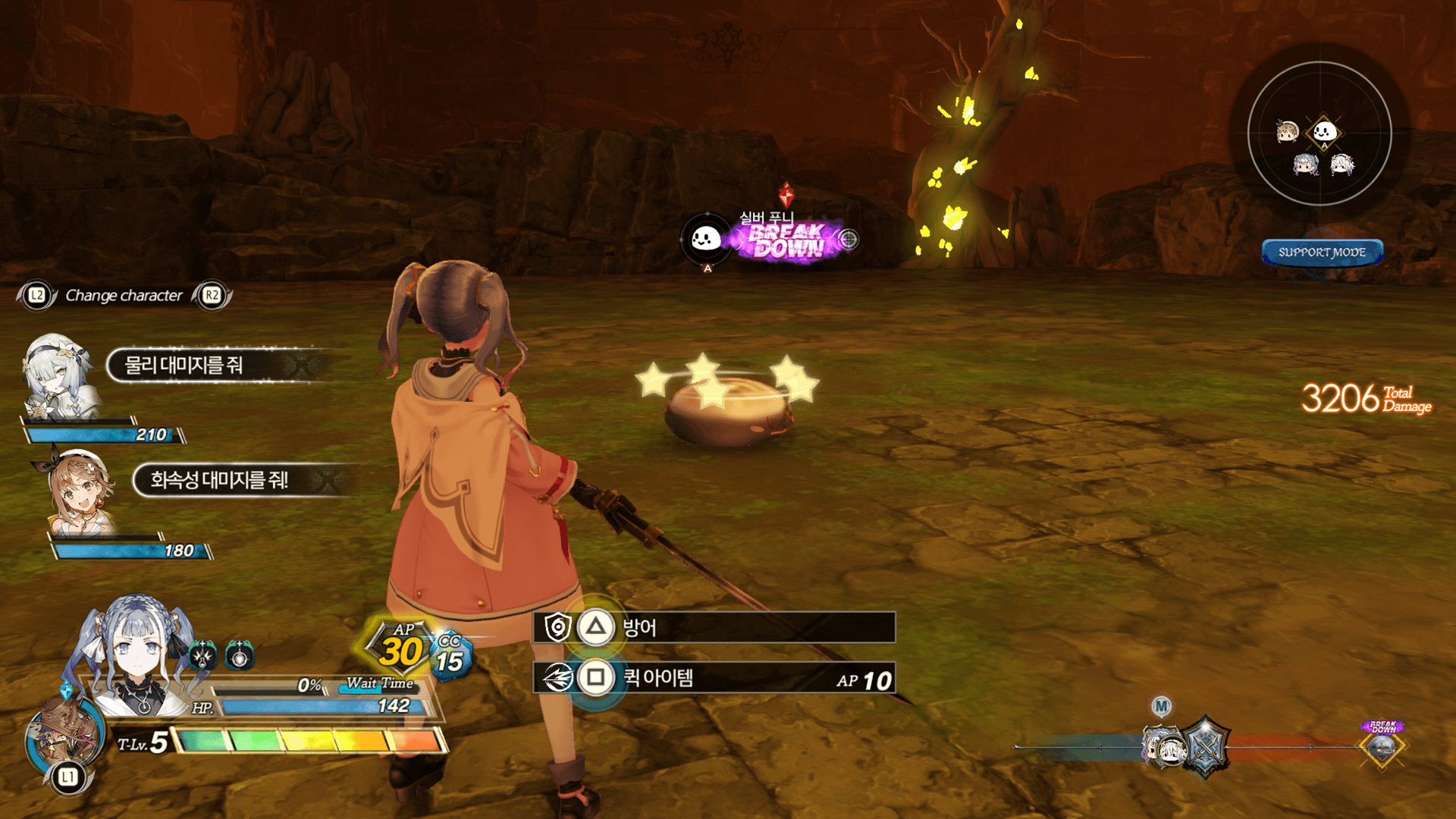Select the 방어 guard command
This screenshot has width=1456, height=819.
click(713, 628)
